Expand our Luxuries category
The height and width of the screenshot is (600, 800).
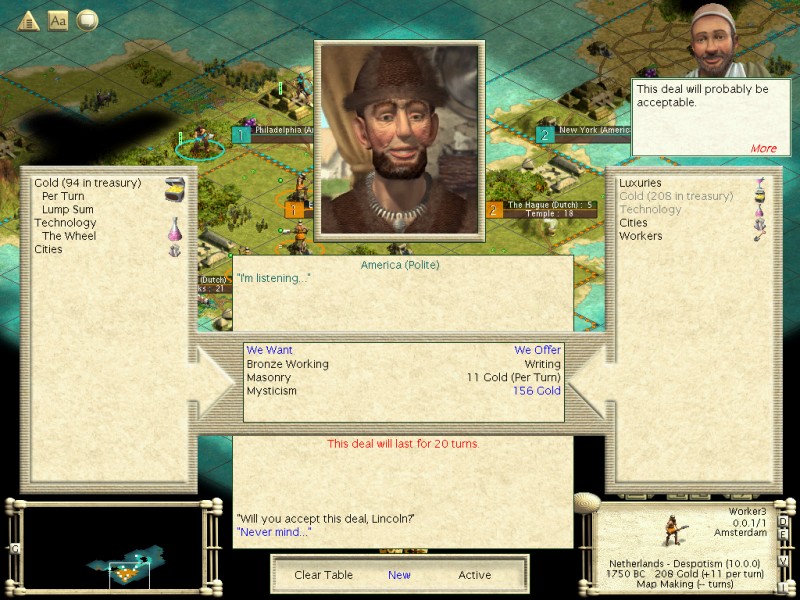(641, 183)
